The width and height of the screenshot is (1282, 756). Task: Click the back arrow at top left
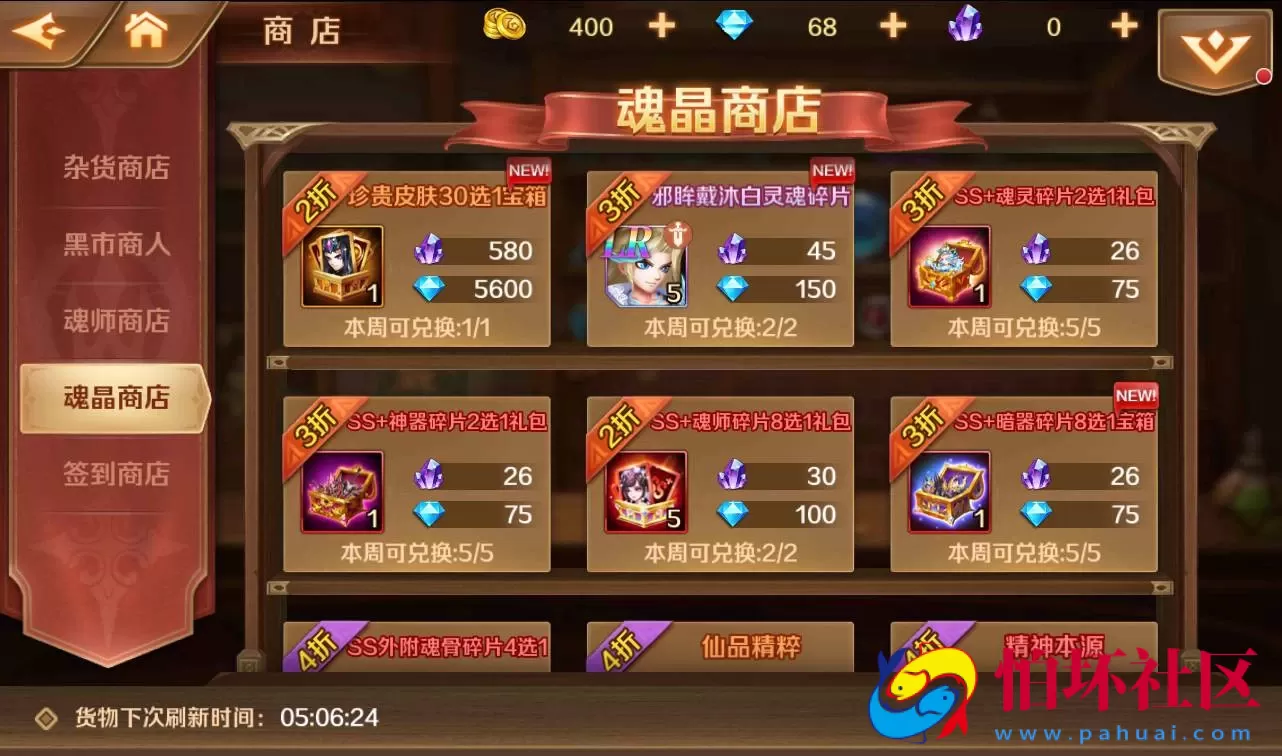tap(40, 30)
